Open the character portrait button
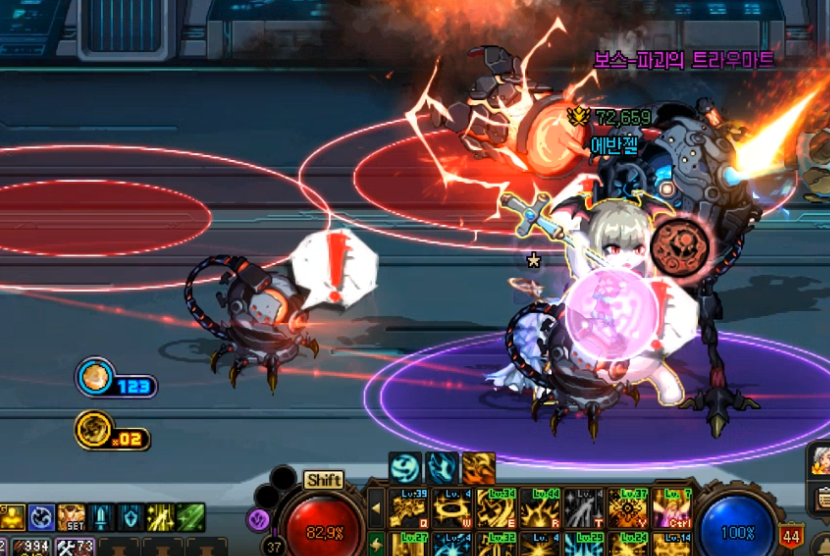 point(821,459)
